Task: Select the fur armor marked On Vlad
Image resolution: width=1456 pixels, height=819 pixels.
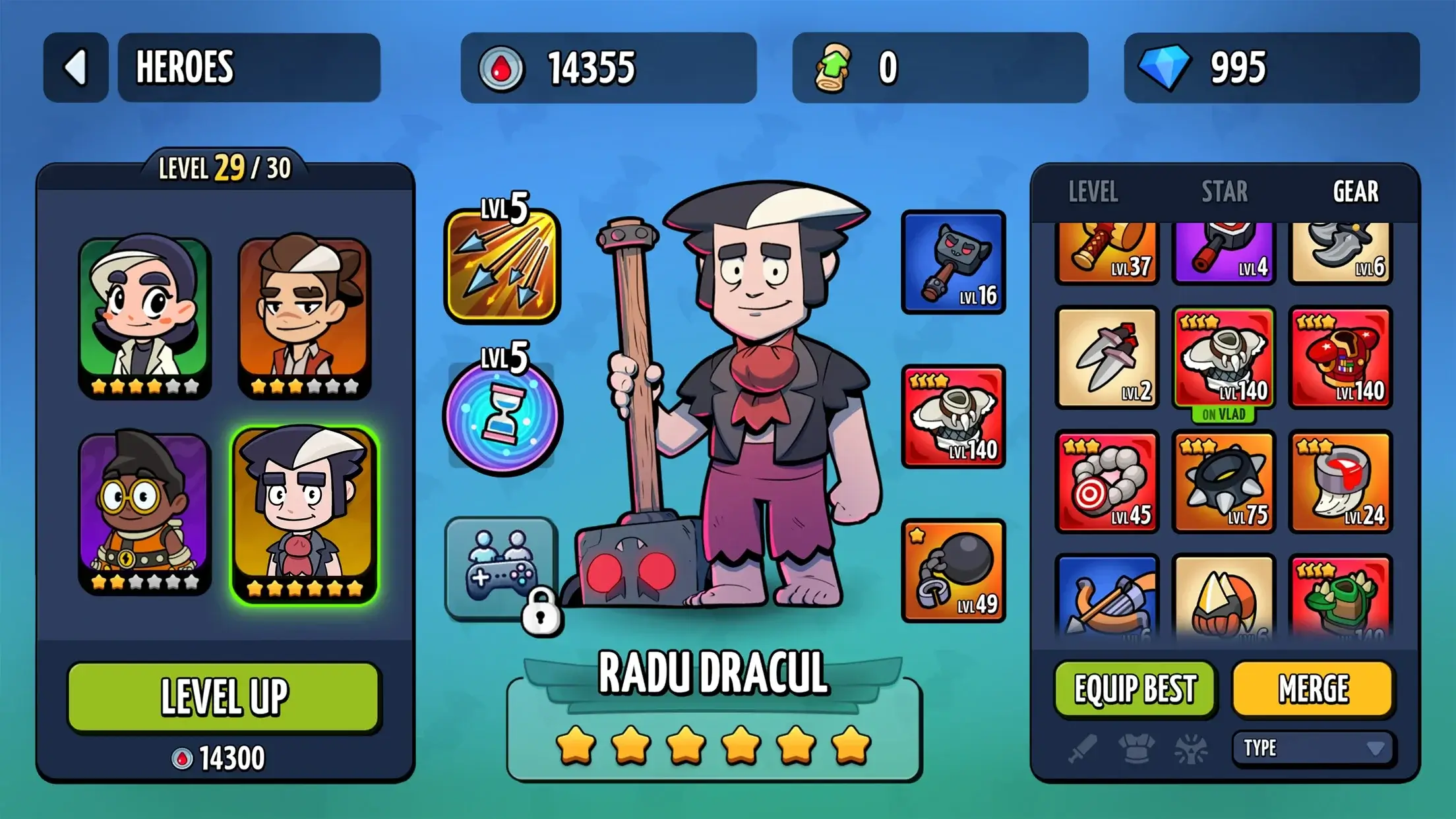Action: (1224, 359)
